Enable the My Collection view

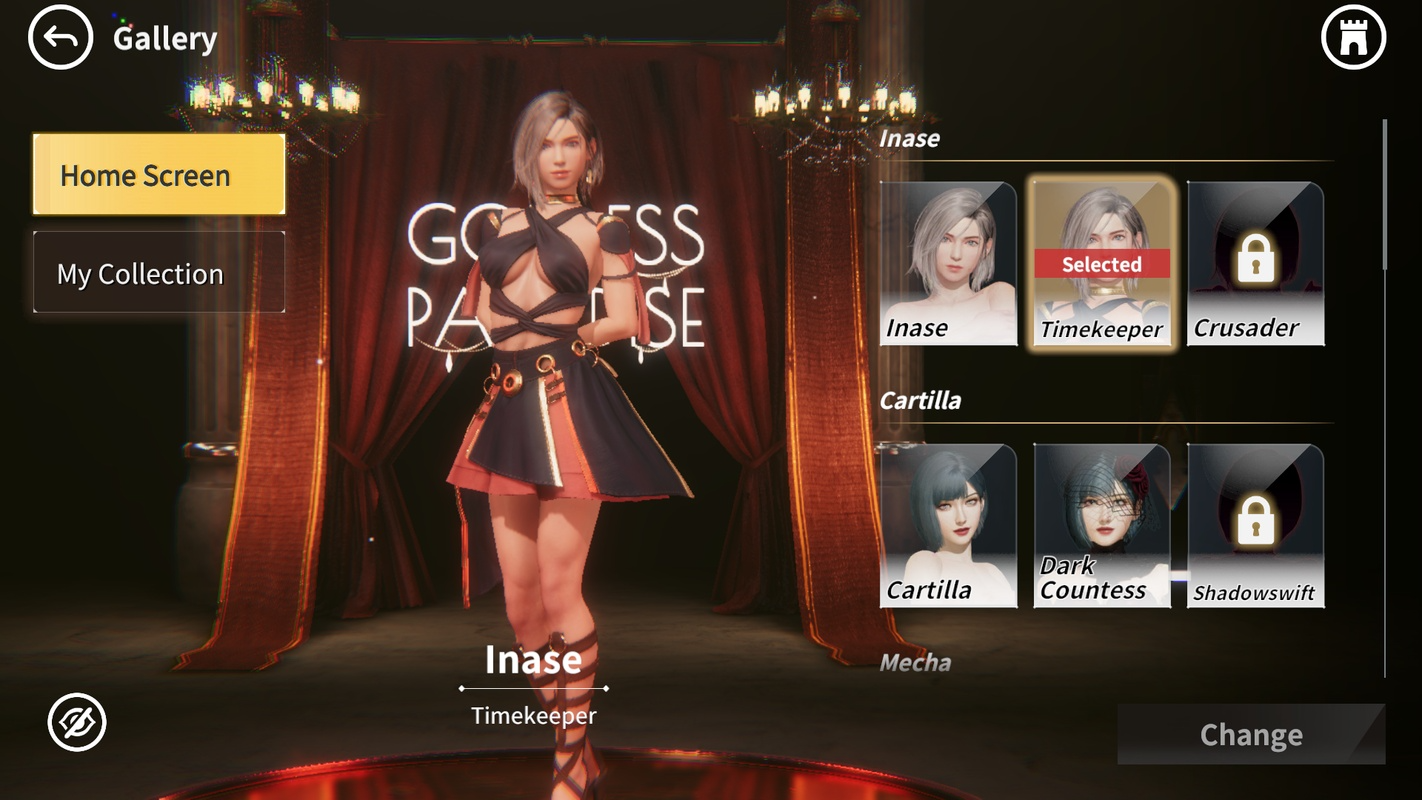click(158, 272)
